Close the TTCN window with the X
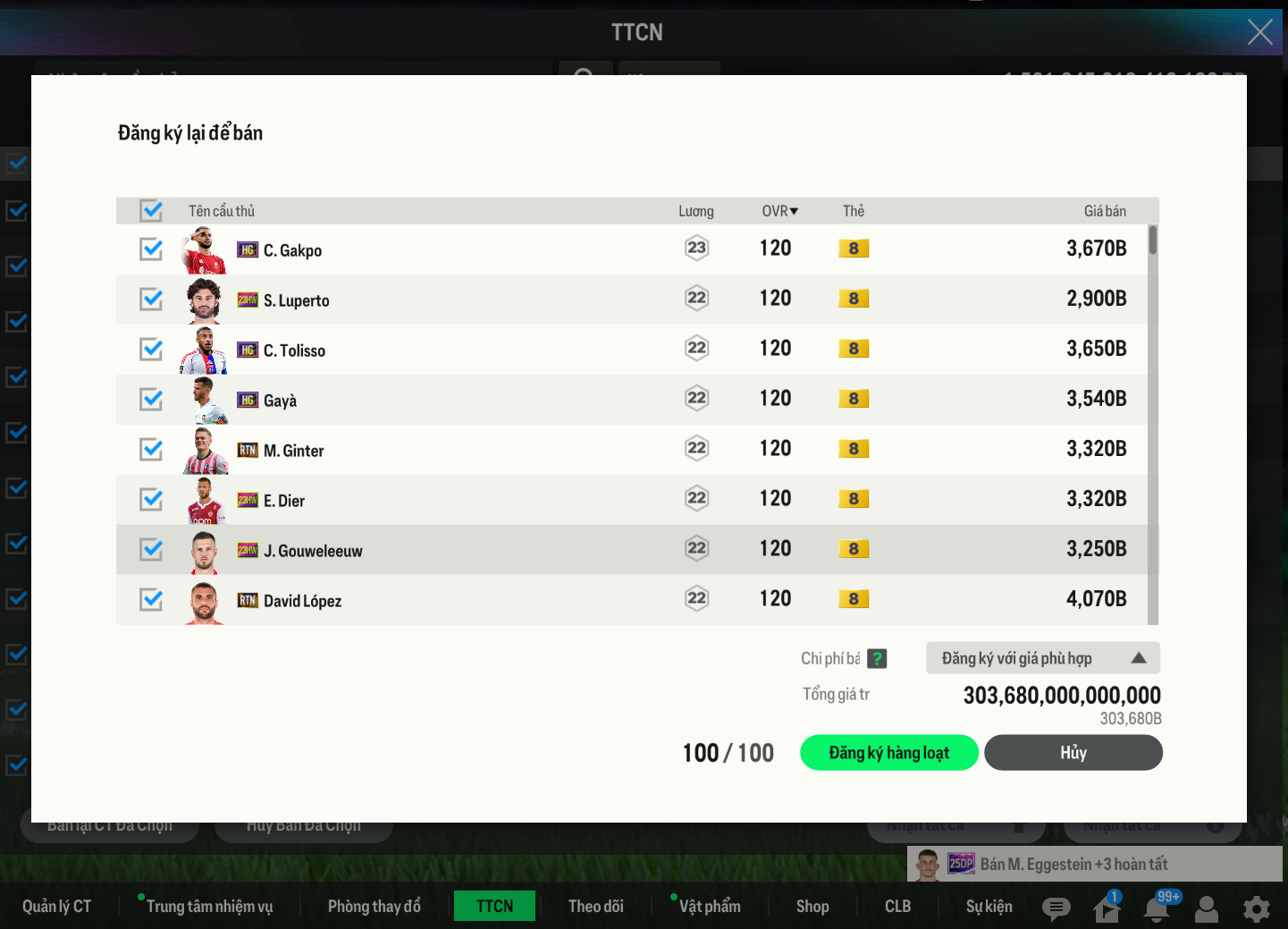 pyautogui.click(x=1259, y=32)
